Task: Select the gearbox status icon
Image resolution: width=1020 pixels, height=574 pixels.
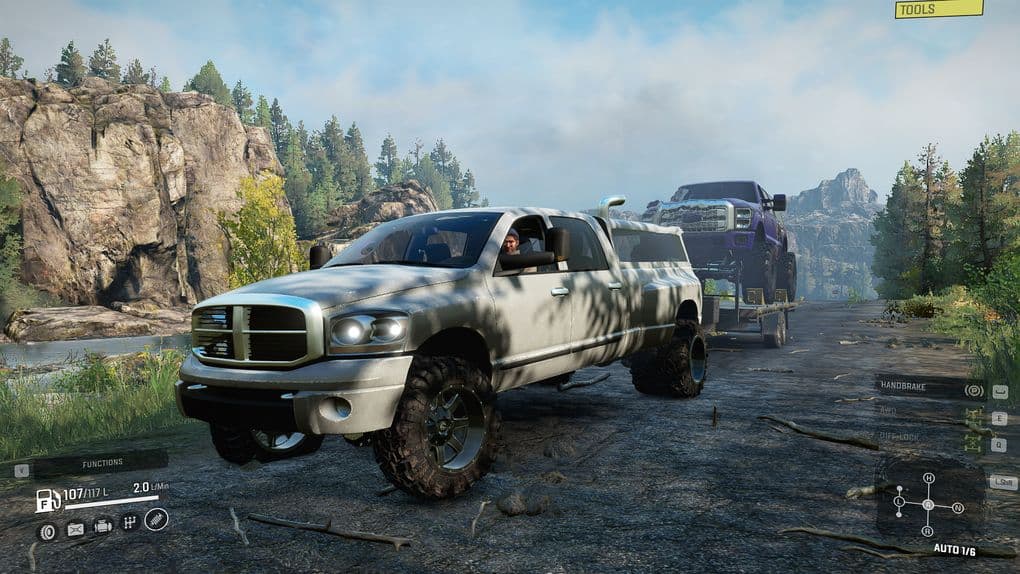Action: click(x=129, y=522)
